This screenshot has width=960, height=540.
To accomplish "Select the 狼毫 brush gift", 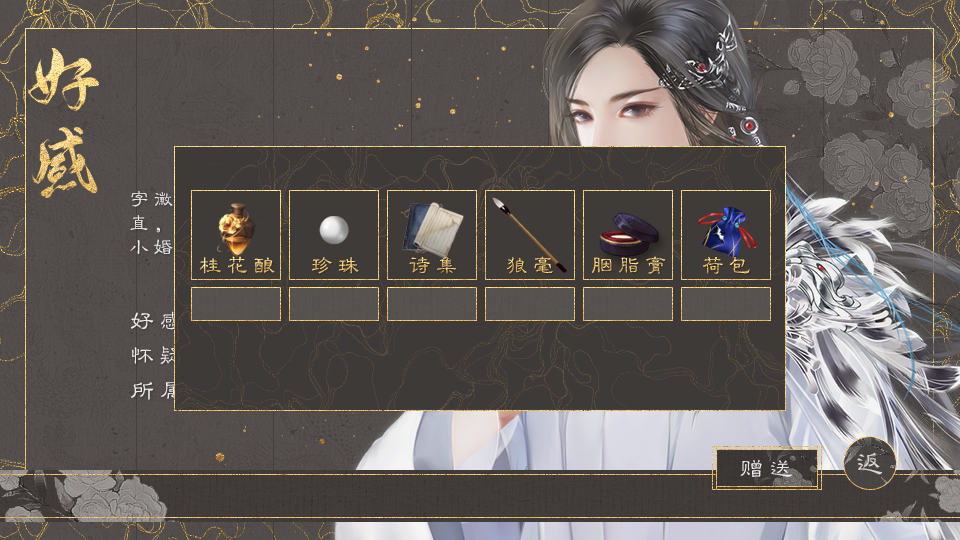I will 530,234.
